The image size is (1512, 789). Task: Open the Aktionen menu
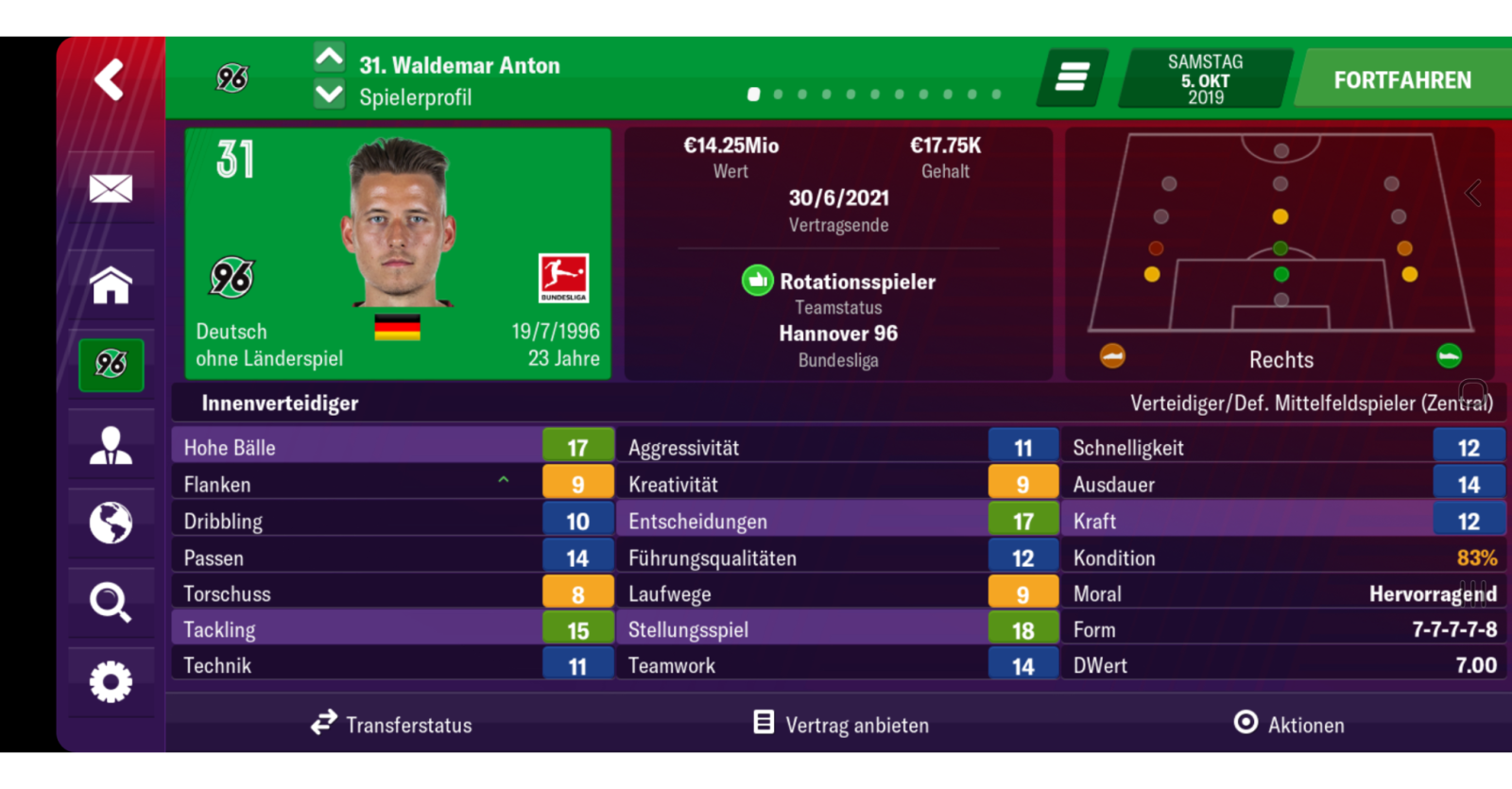click(1289, 725)
